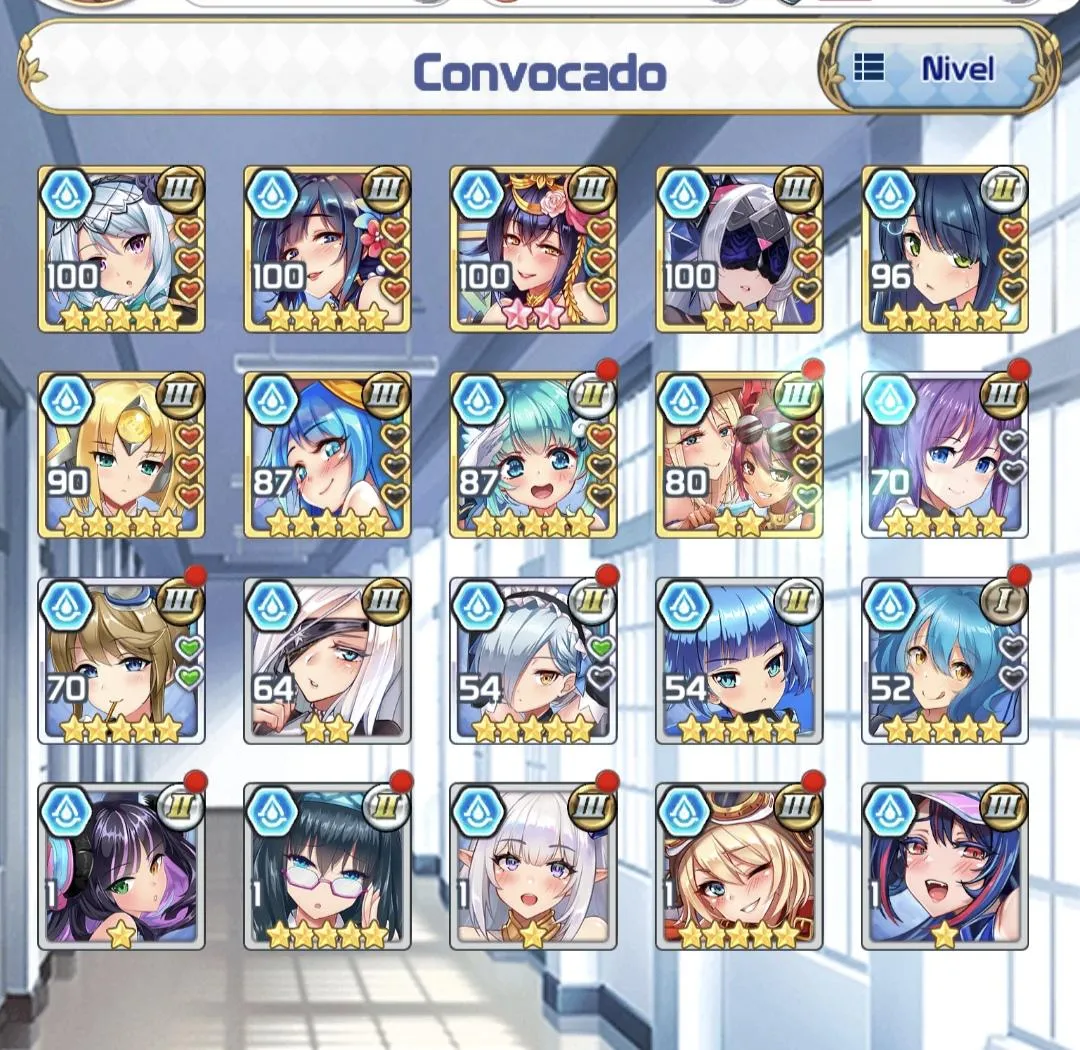This screenshot has height=1050, width=1080.
Task: Select the level 52 rank I character card
Action: 945,661
